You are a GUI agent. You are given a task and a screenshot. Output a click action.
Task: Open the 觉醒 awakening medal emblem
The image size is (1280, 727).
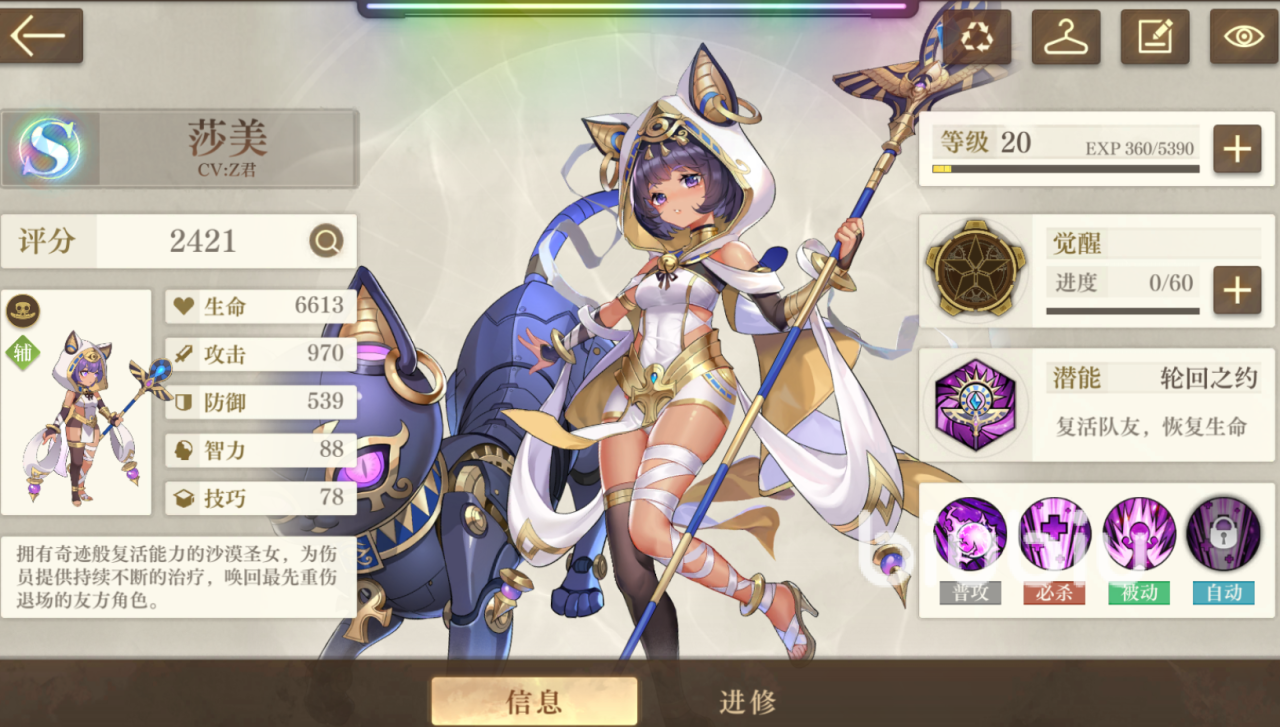point(976,268)
